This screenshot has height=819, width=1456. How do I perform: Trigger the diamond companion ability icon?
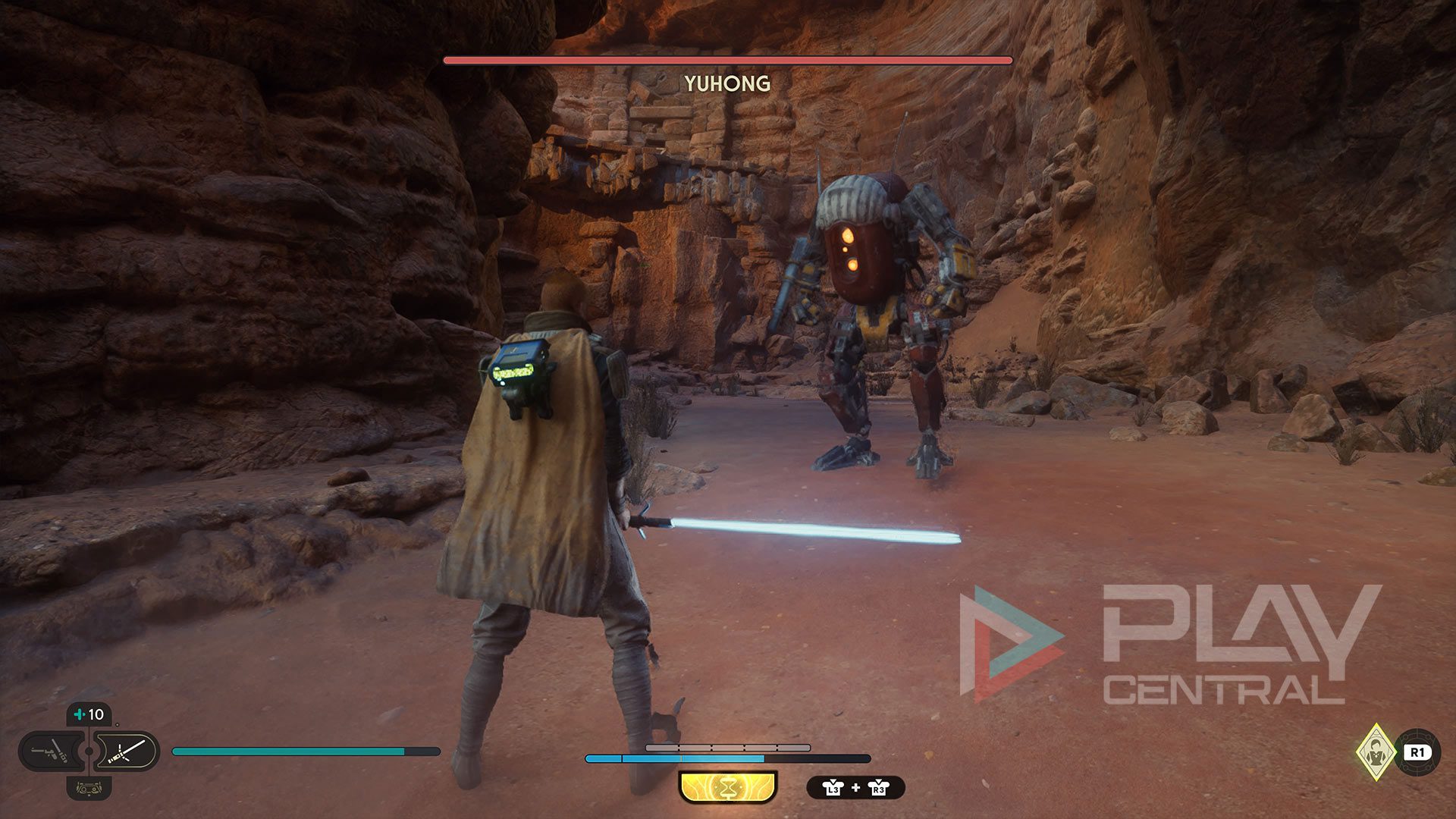tap(1376, 752)
